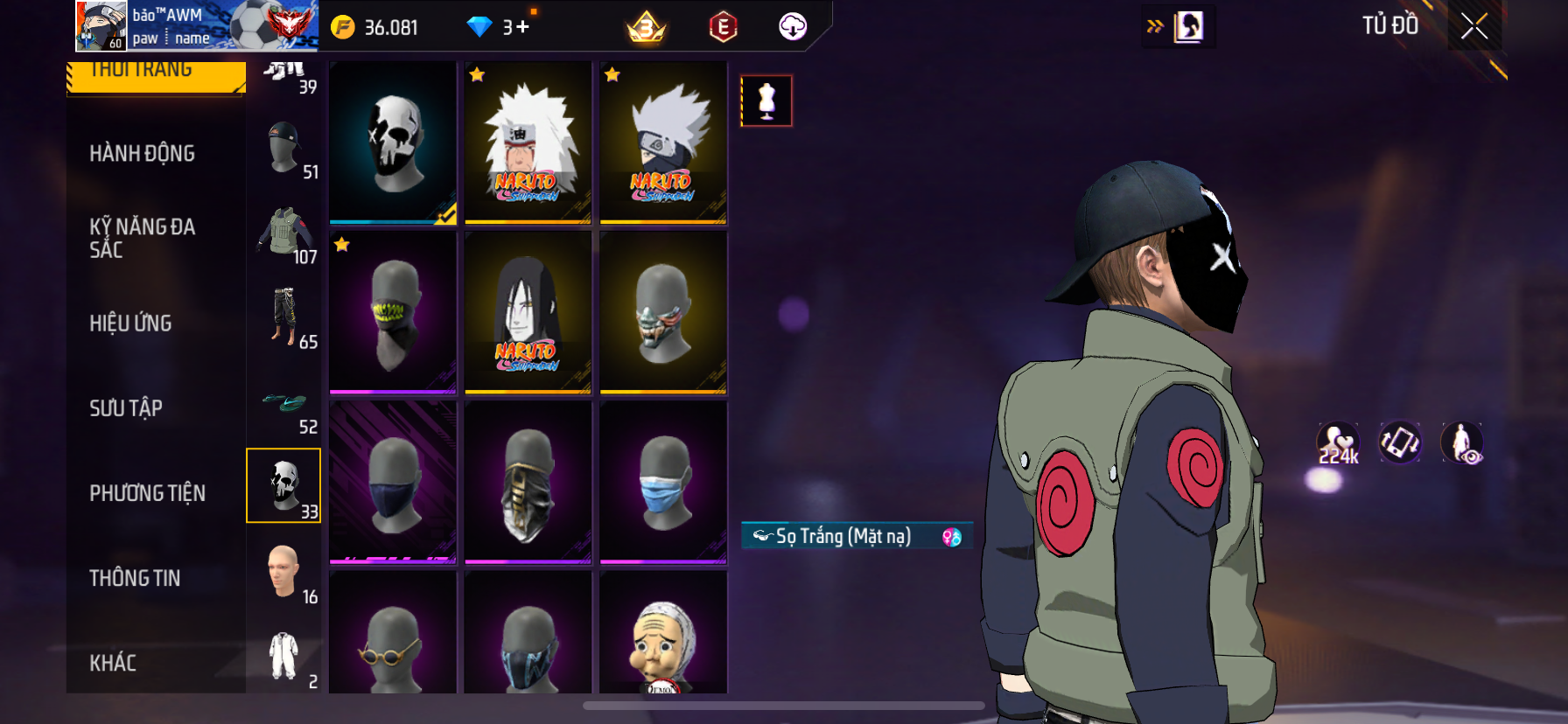Equip the white skull mask
The height and width of the screenshot is (724, 1568).
tap(393, 142)
